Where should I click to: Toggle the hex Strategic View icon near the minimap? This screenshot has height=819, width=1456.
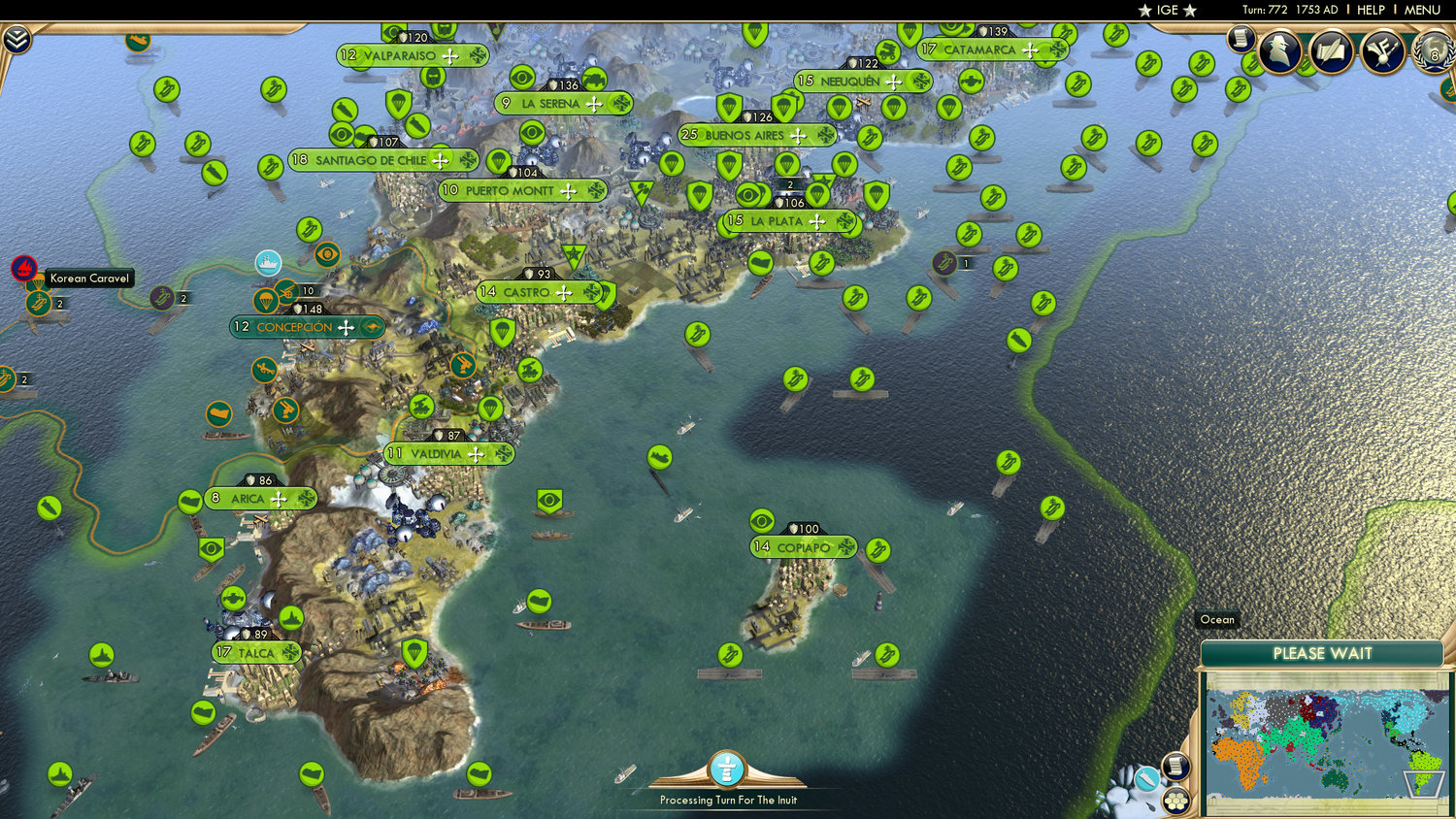[1176, 802]
